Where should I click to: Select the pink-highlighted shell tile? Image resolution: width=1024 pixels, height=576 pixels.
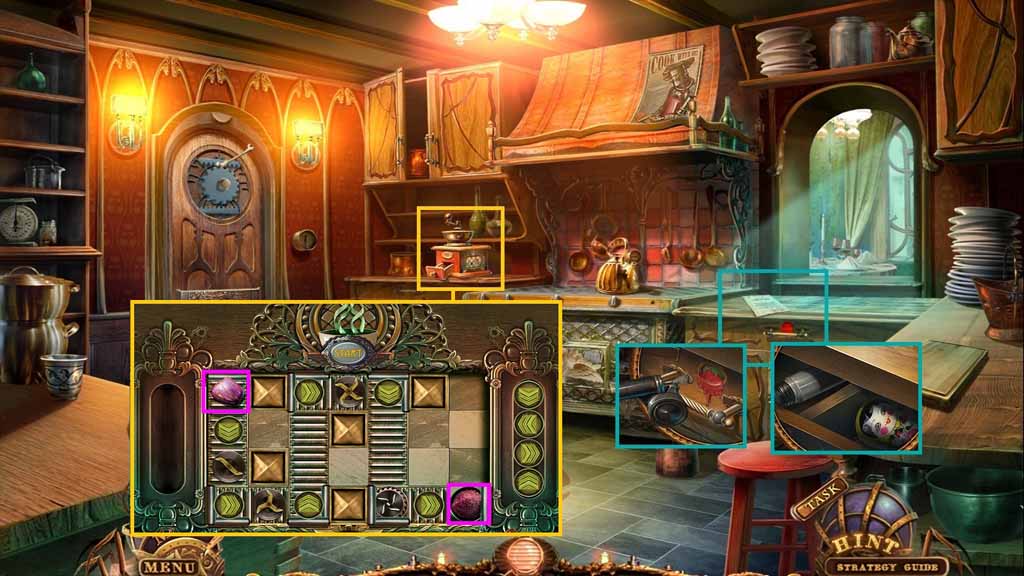coord(227,390)
